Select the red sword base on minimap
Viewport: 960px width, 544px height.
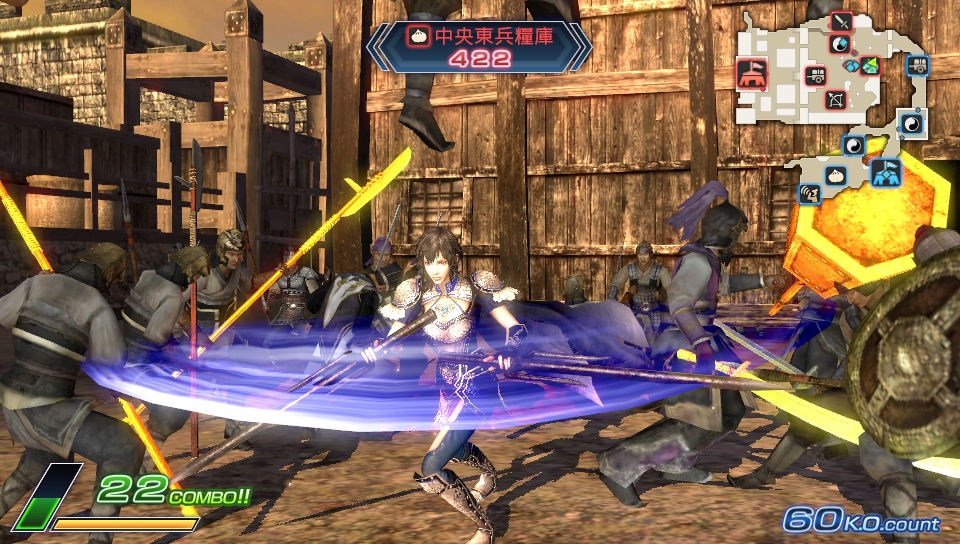pos(841,21)
